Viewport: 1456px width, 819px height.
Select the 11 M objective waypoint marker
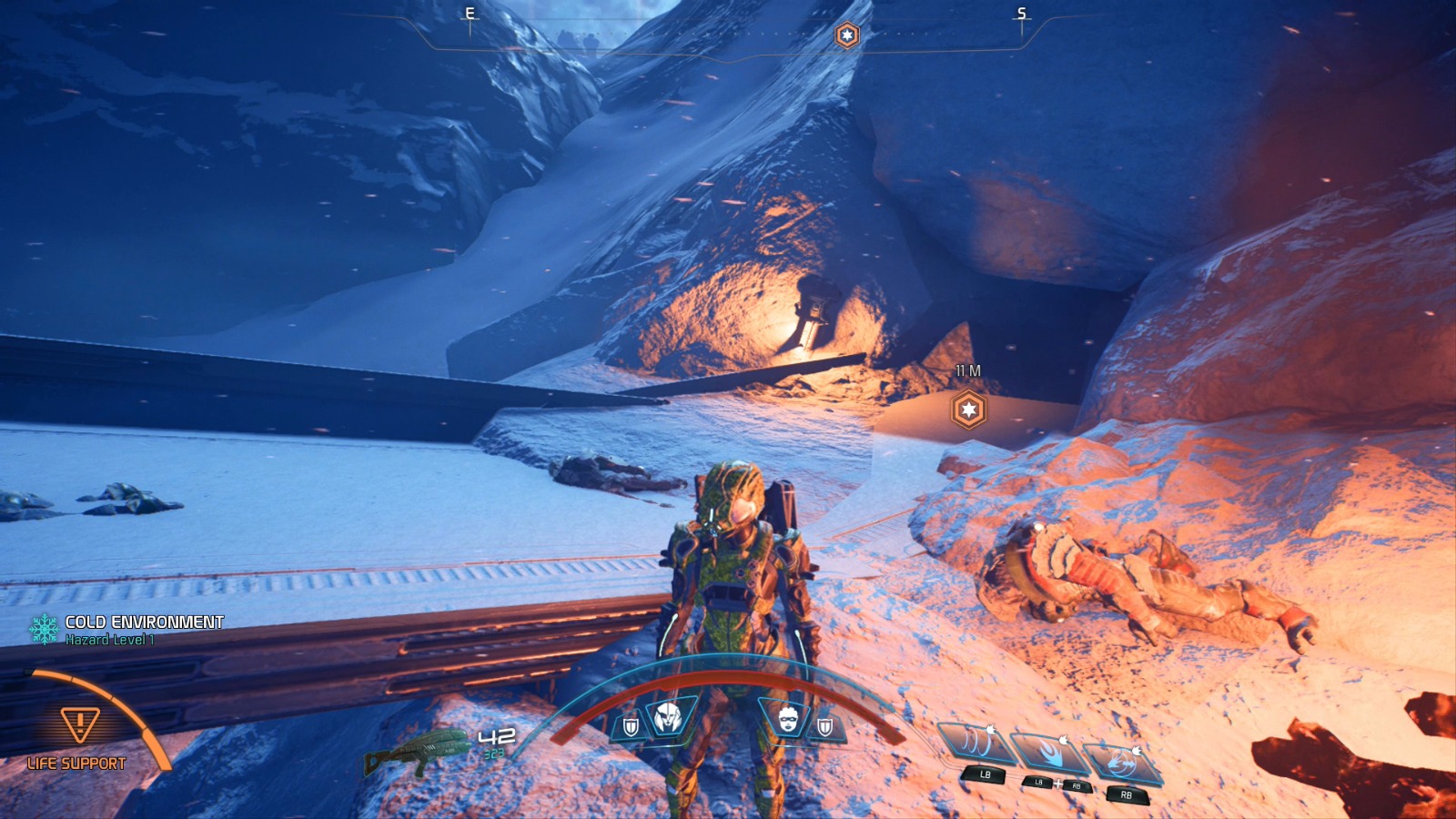(968, 410)
